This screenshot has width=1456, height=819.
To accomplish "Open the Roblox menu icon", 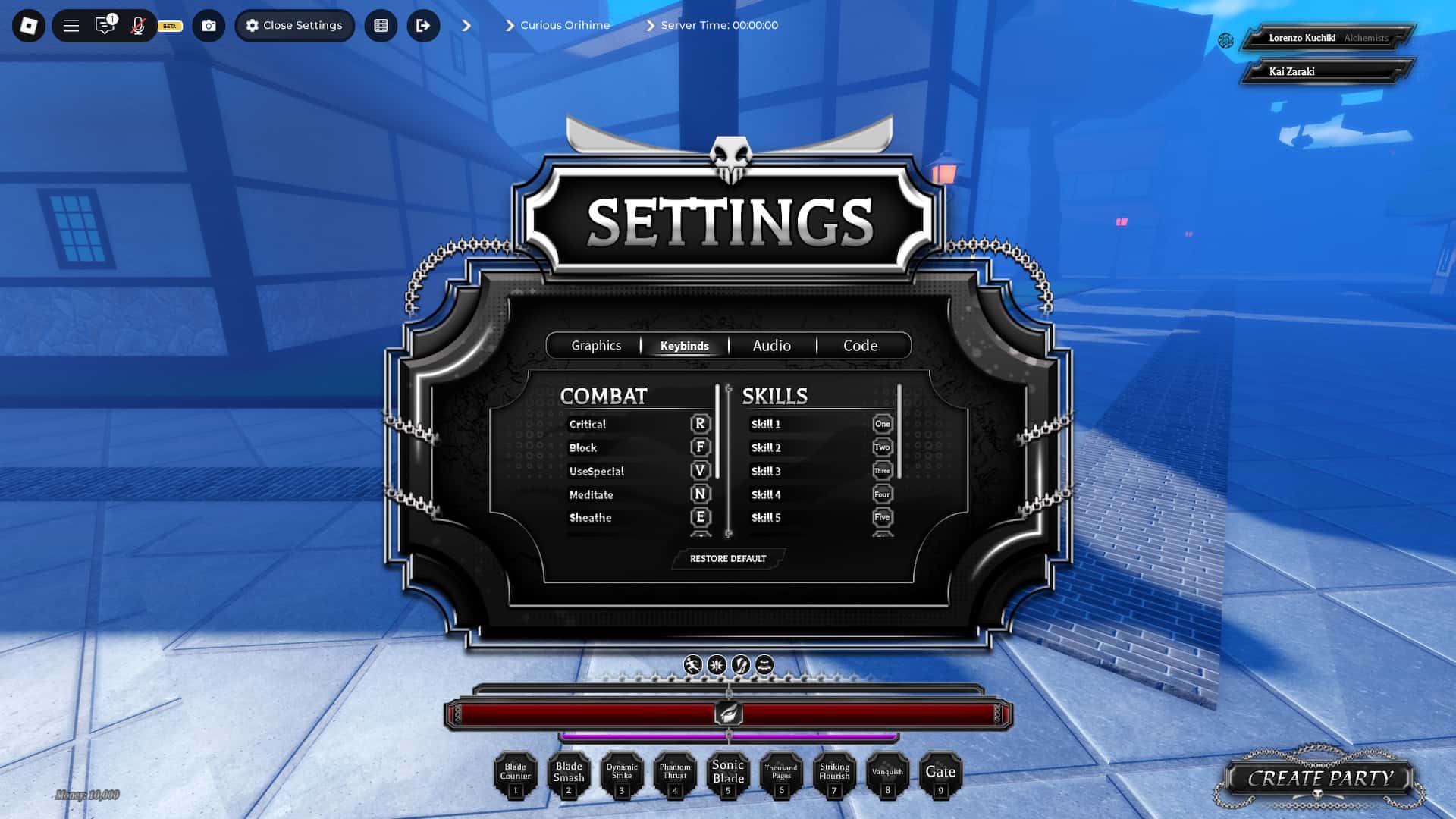I will click(30, 25).
